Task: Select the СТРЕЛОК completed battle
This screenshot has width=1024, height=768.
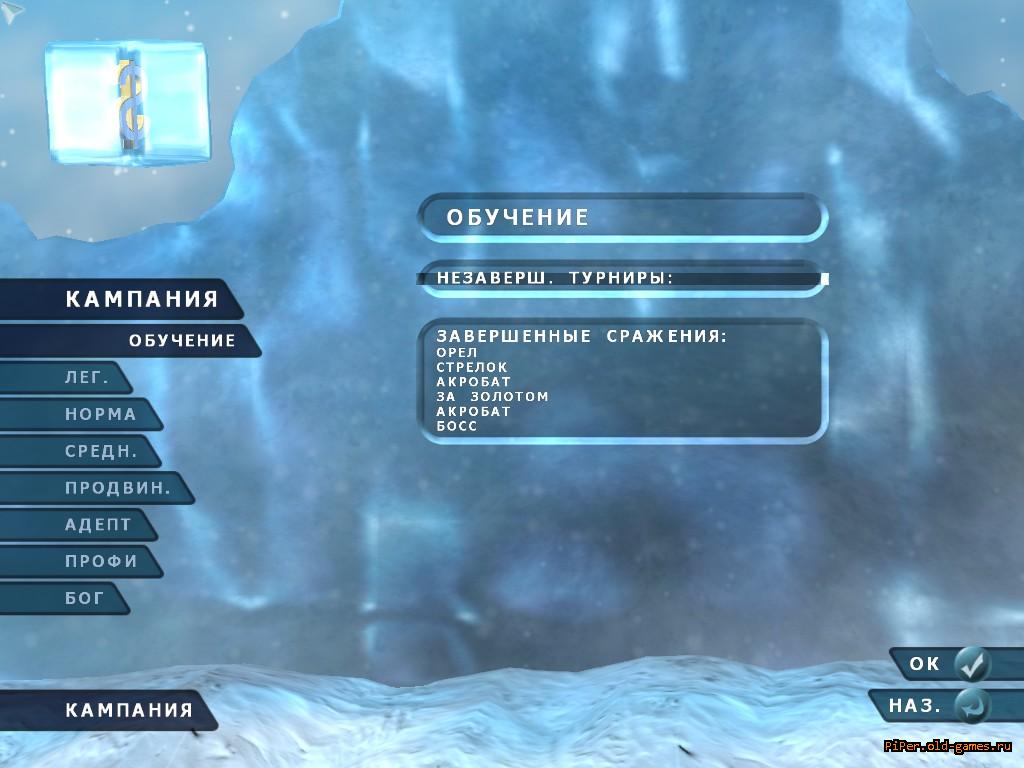Action: (472, 368)
